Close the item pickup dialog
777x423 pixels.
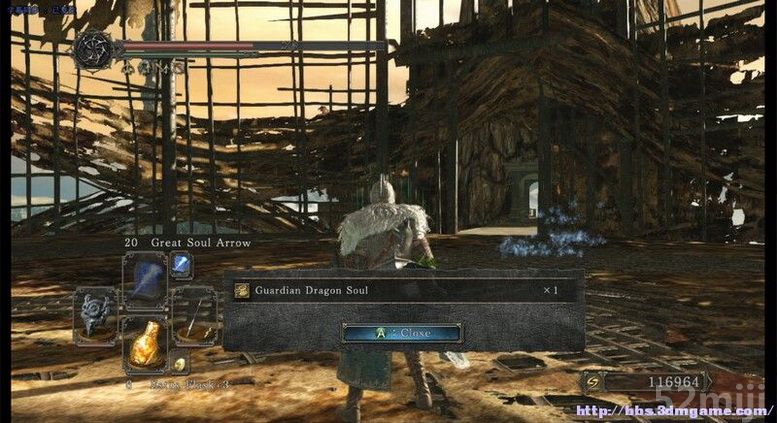point(401,333)
